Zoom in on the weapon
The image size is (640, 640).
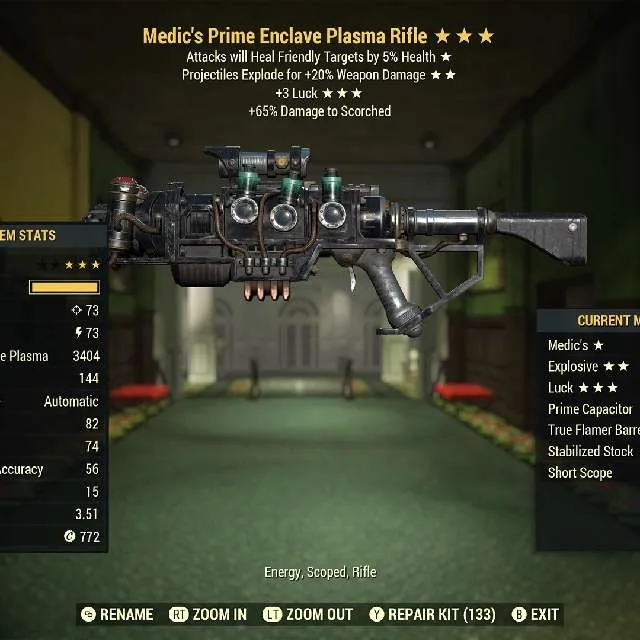[x=209, y=614]
